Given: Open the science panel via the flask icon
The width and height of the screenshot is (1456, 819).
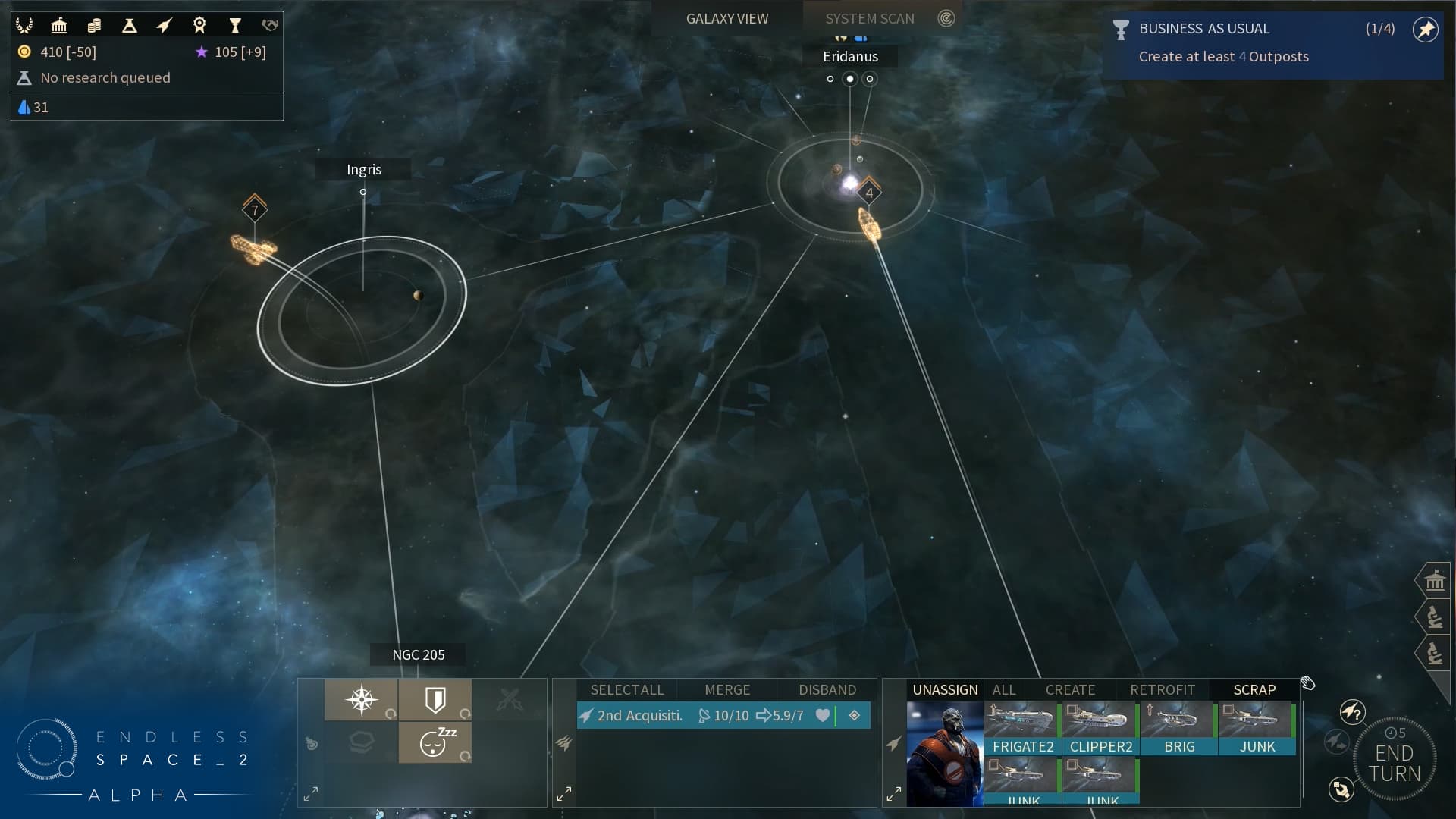Looking at the screenshot, I should tap(130, 25).
